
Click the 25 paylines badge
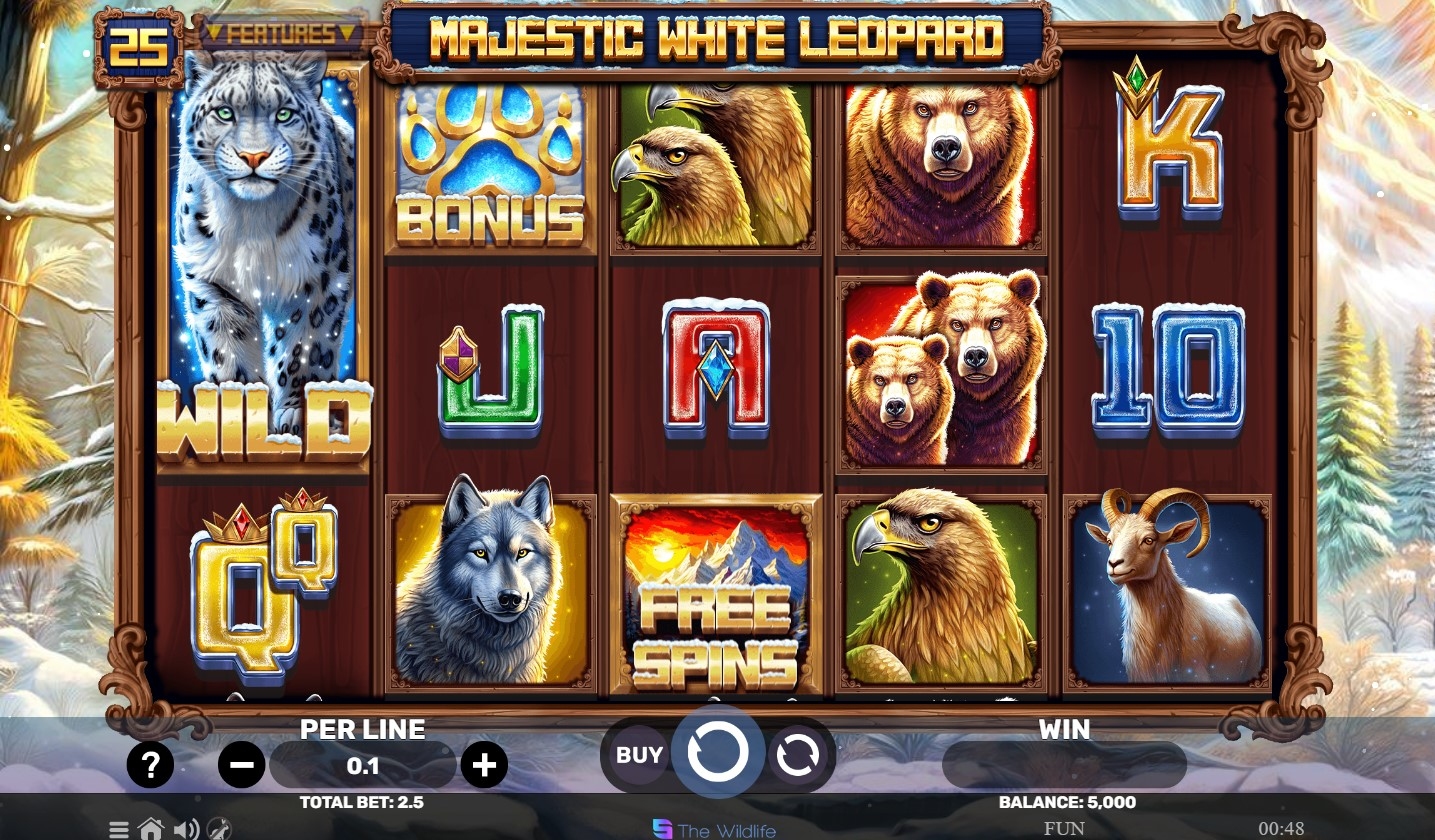click(x=138, y=47)
